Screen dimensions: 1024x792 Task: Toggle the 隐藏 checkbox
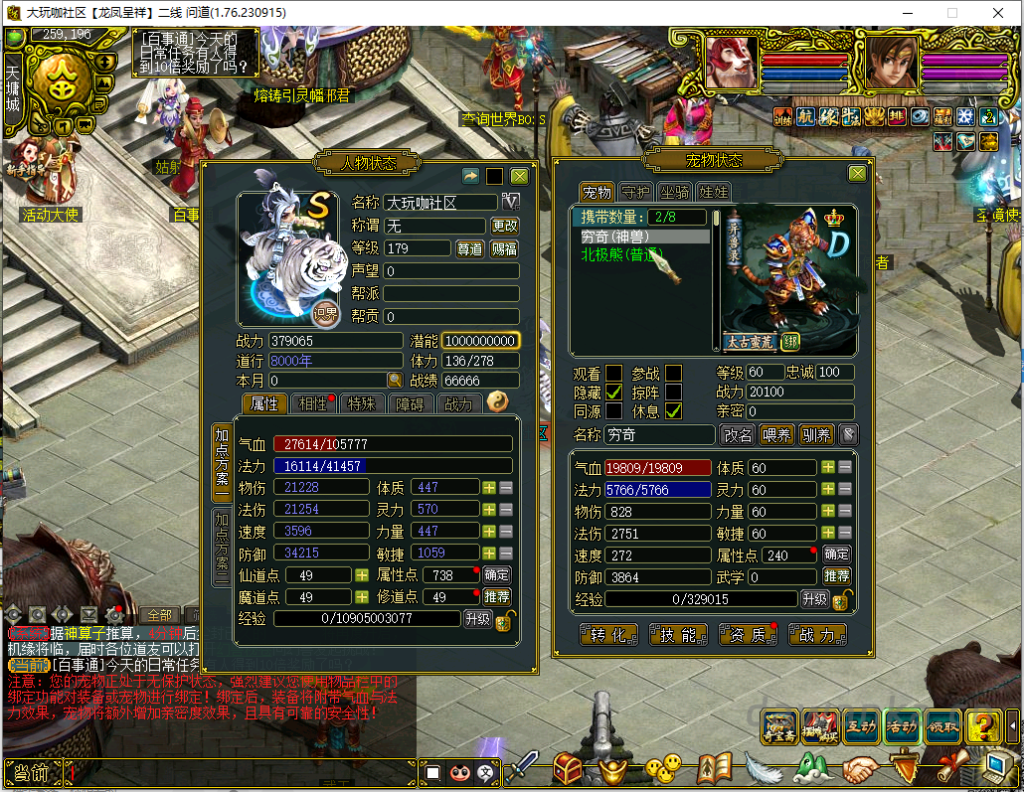pos(613,392)
